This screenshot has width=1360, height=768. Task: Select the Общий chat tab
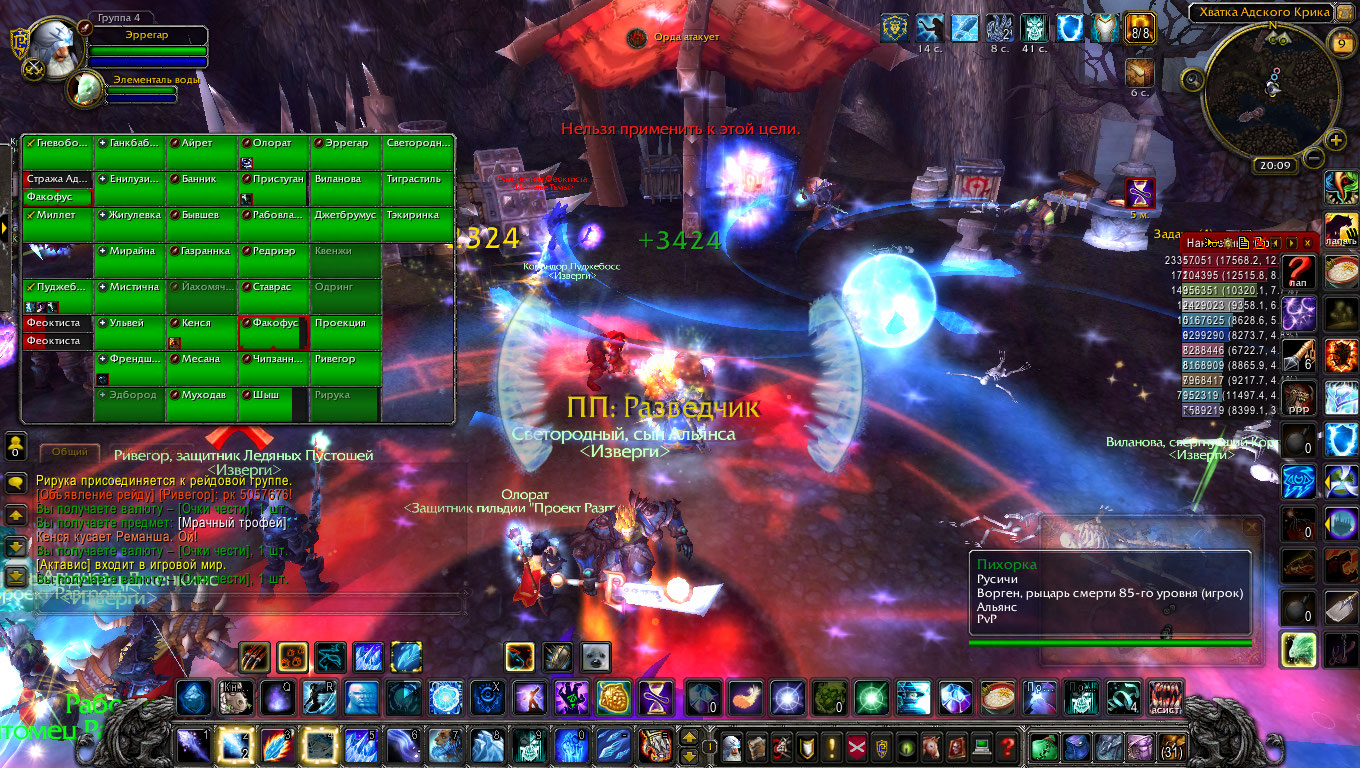click(70, 452)
